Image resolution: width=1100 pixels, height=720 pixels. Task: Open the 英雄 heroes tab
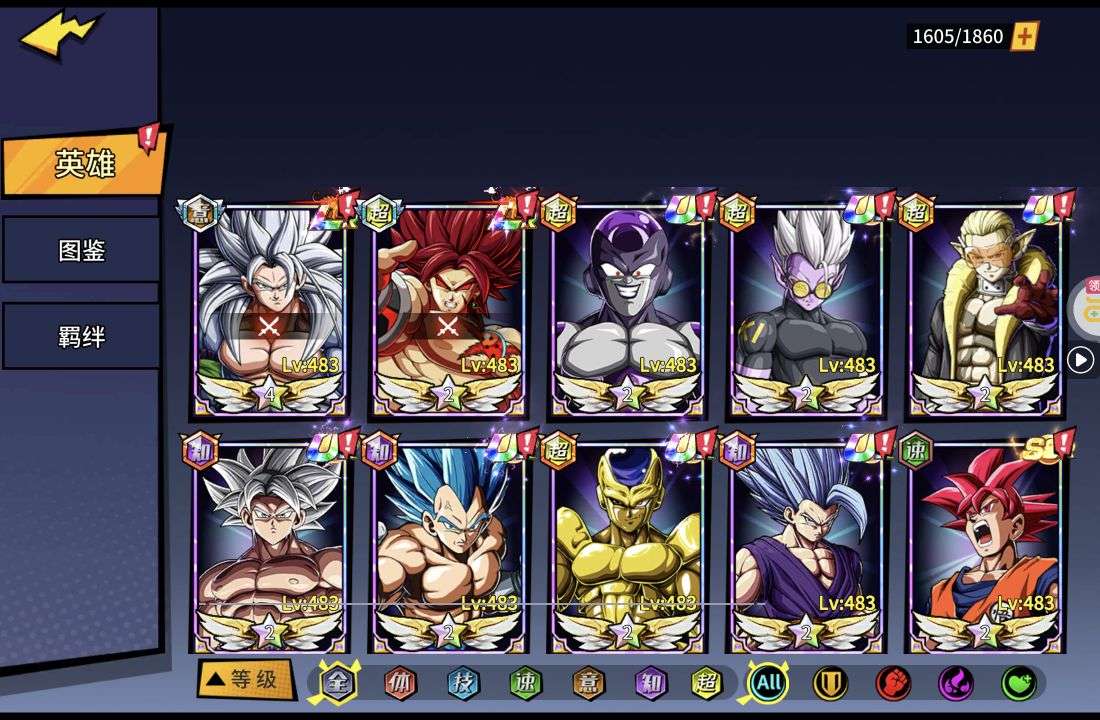(x=84, y=163)
